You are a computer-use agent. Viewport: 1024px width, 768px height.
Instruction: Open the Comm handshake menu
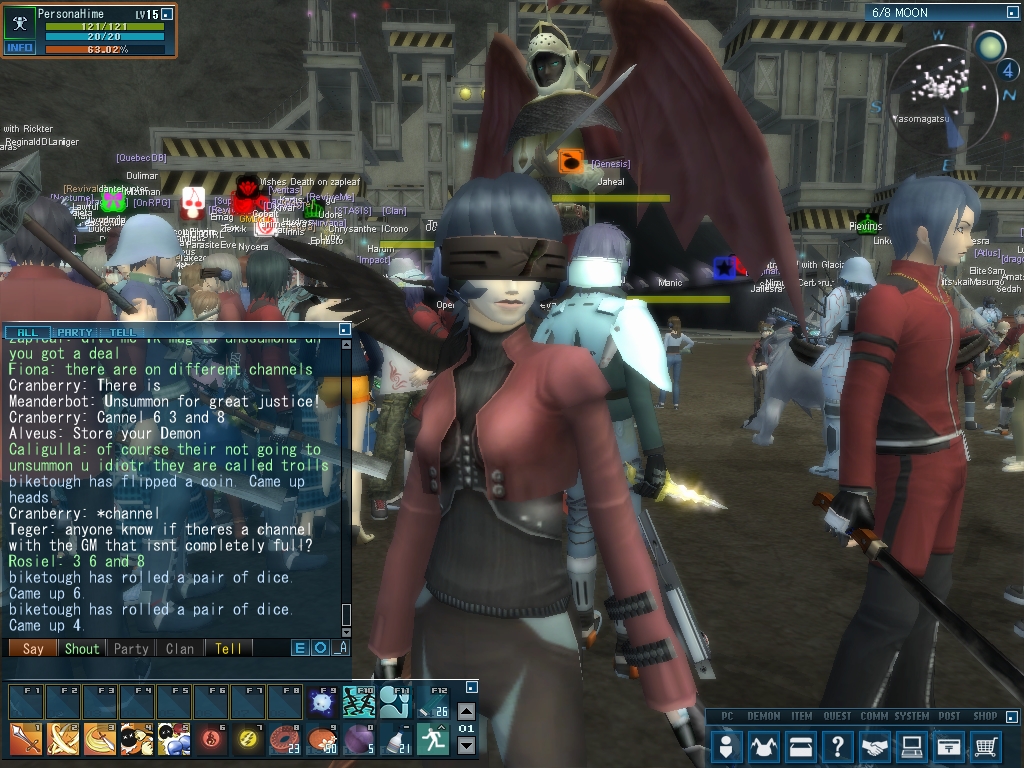pyautogui.click(x=876, y=746)
